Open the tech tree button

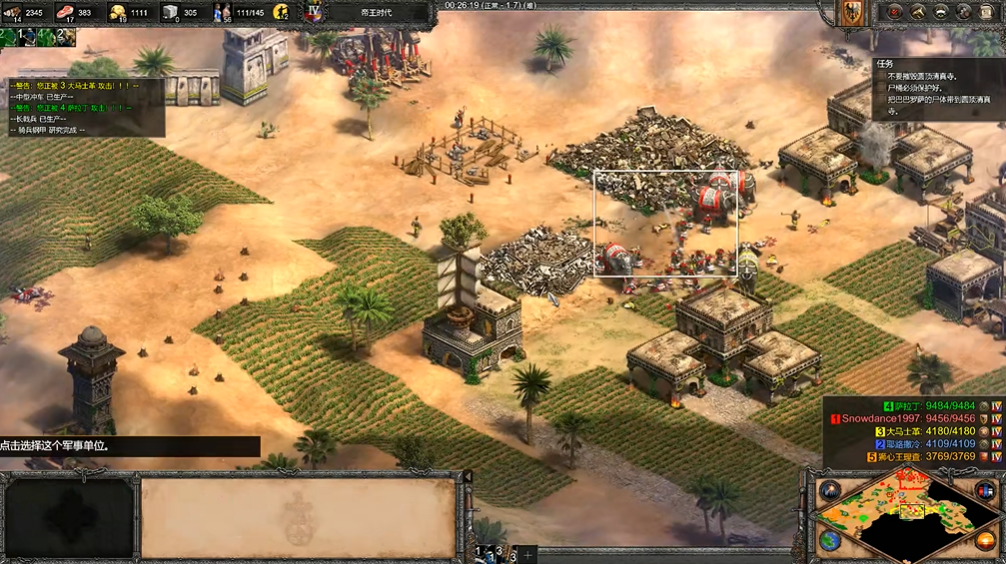(918, 12)
